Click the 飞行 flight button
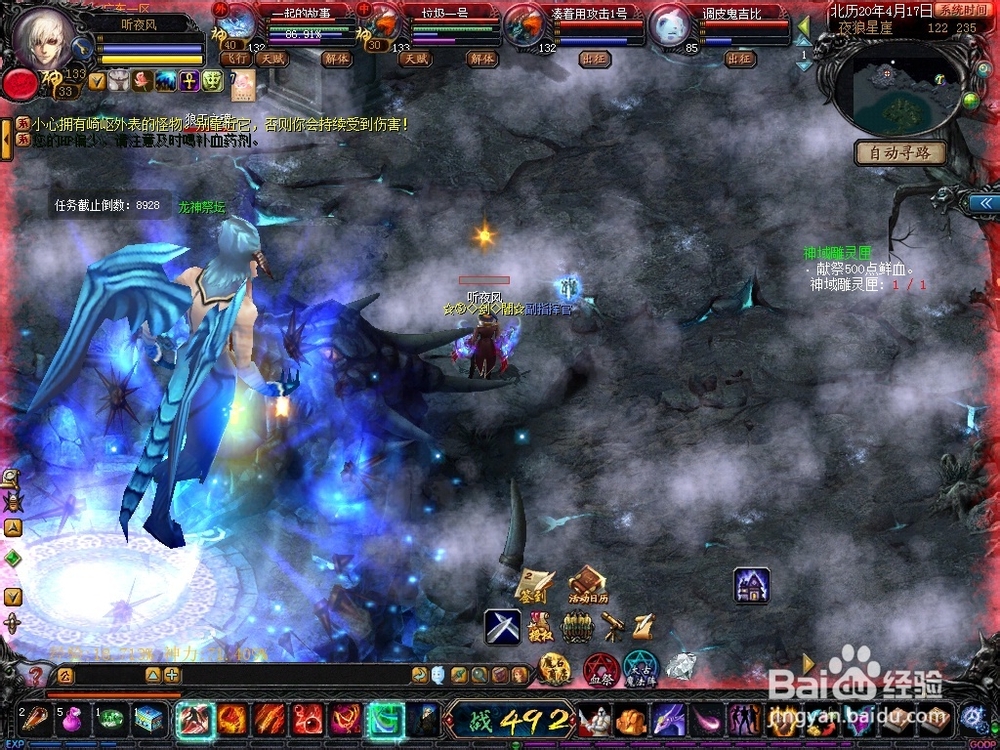The width and height of the screenshot is (1000, 750). [235, 59]
